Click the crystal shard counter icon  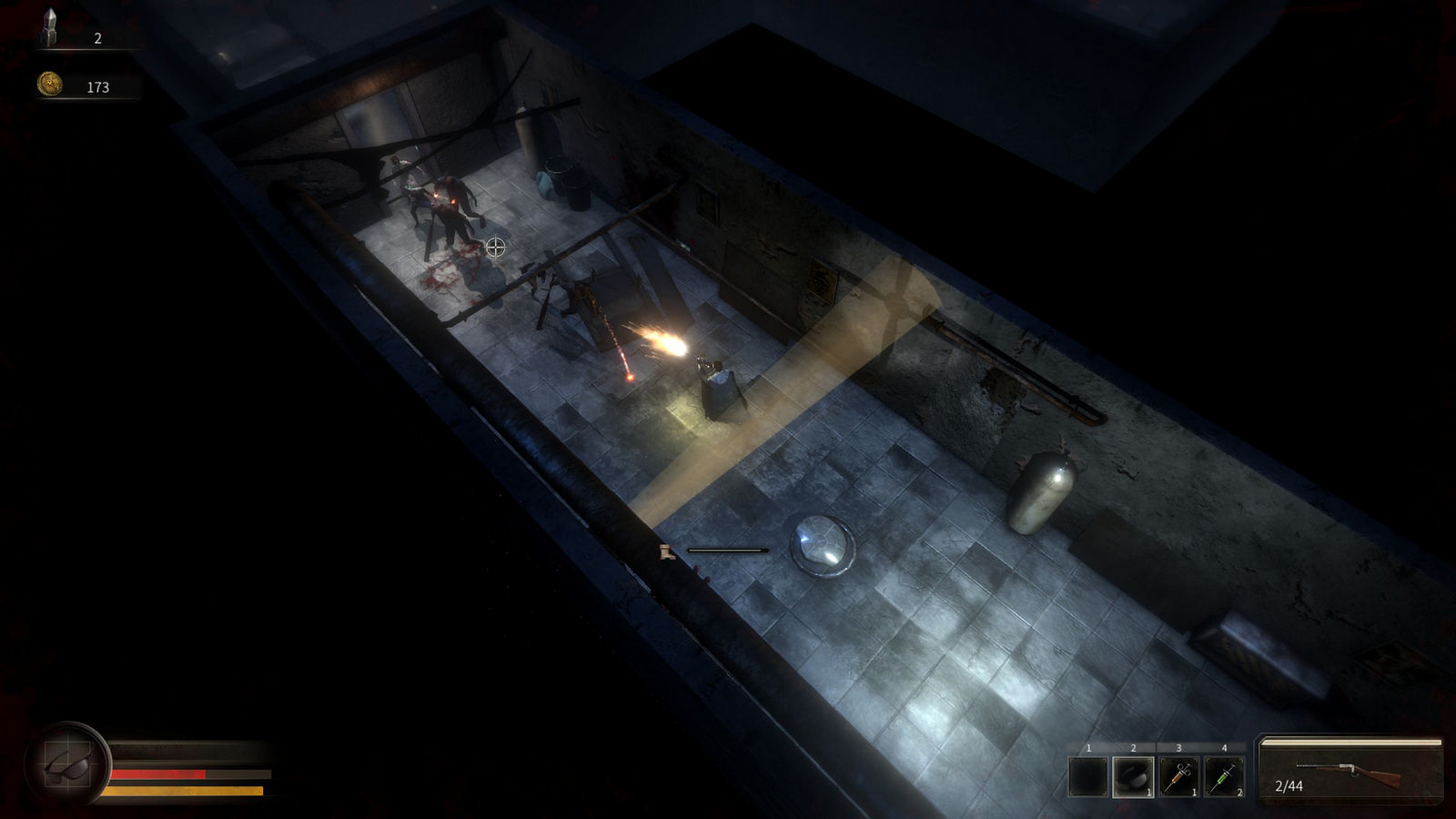pyautogui.click(x=49, y=29)
